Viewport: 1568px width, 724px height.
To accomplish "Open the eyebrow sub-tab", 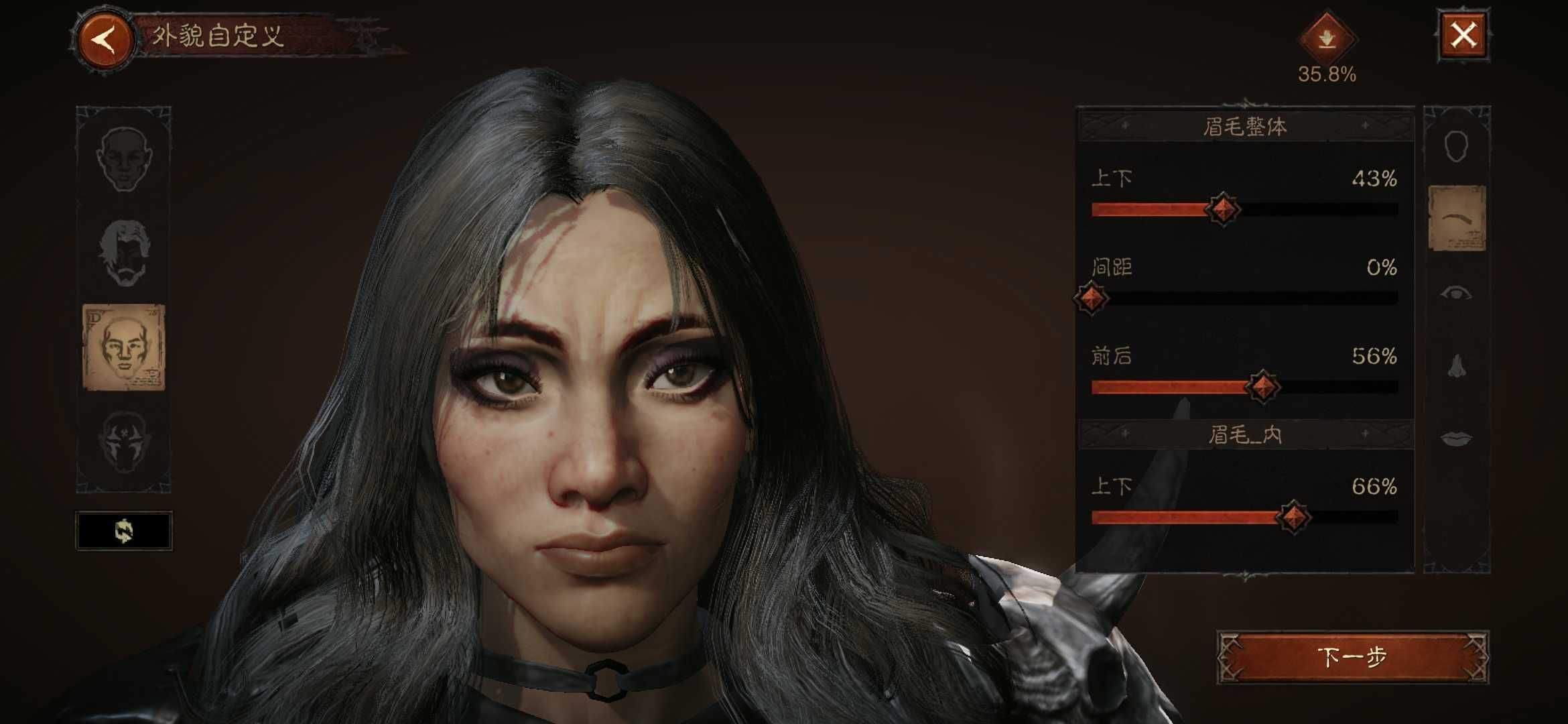I will [x=1457, y=219].
